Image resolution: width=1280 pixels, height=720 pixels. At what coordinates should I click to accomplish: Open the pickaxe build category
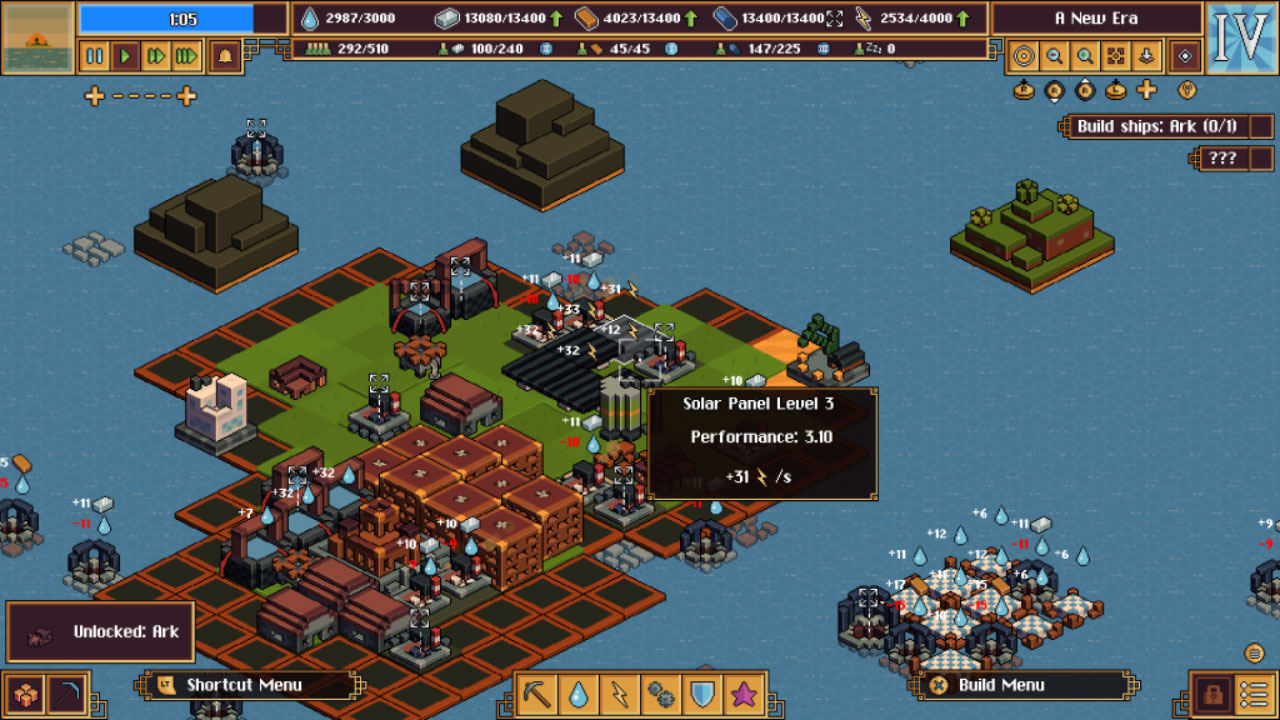(x=538, y=692)
